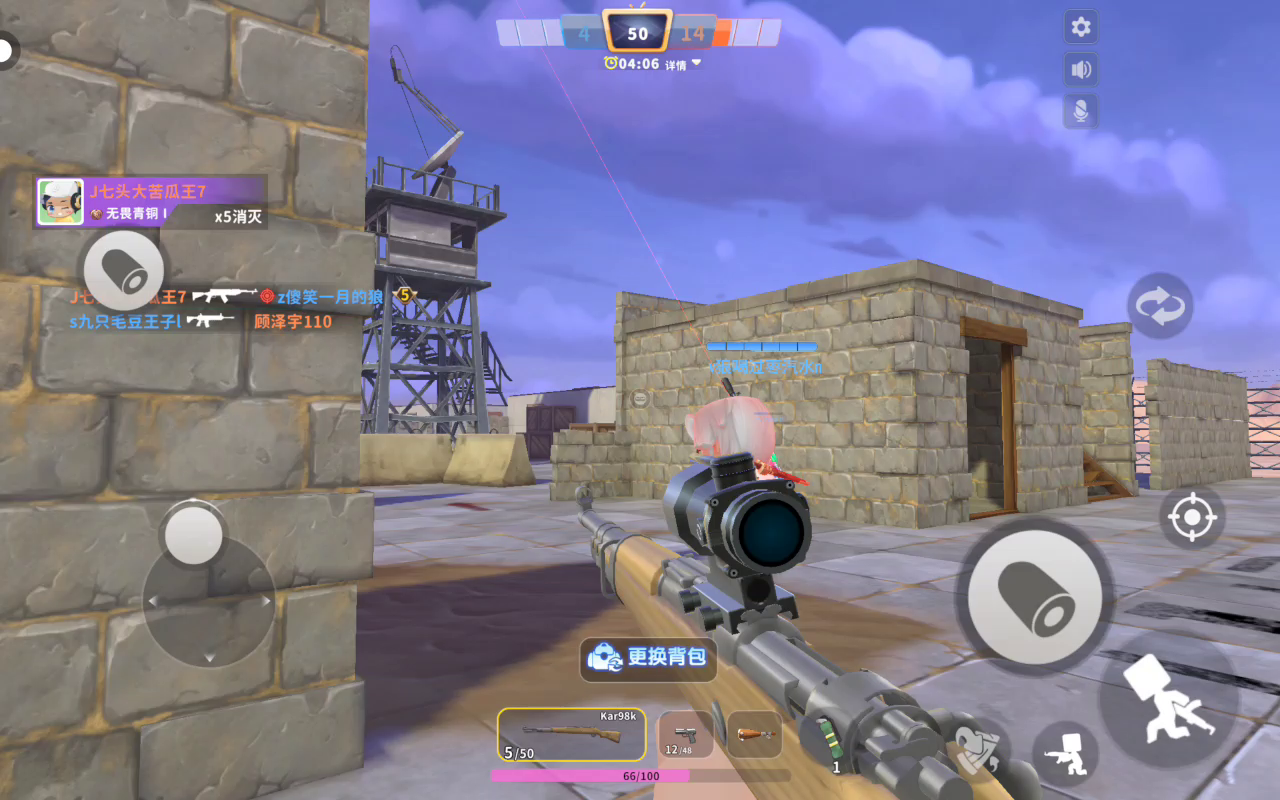Image resolution: width=1280 pixels, height=800 pixels.
Task: Select the orange rocket launcher weapon slot
Action: pyautogui.click(x=754, y=735)
